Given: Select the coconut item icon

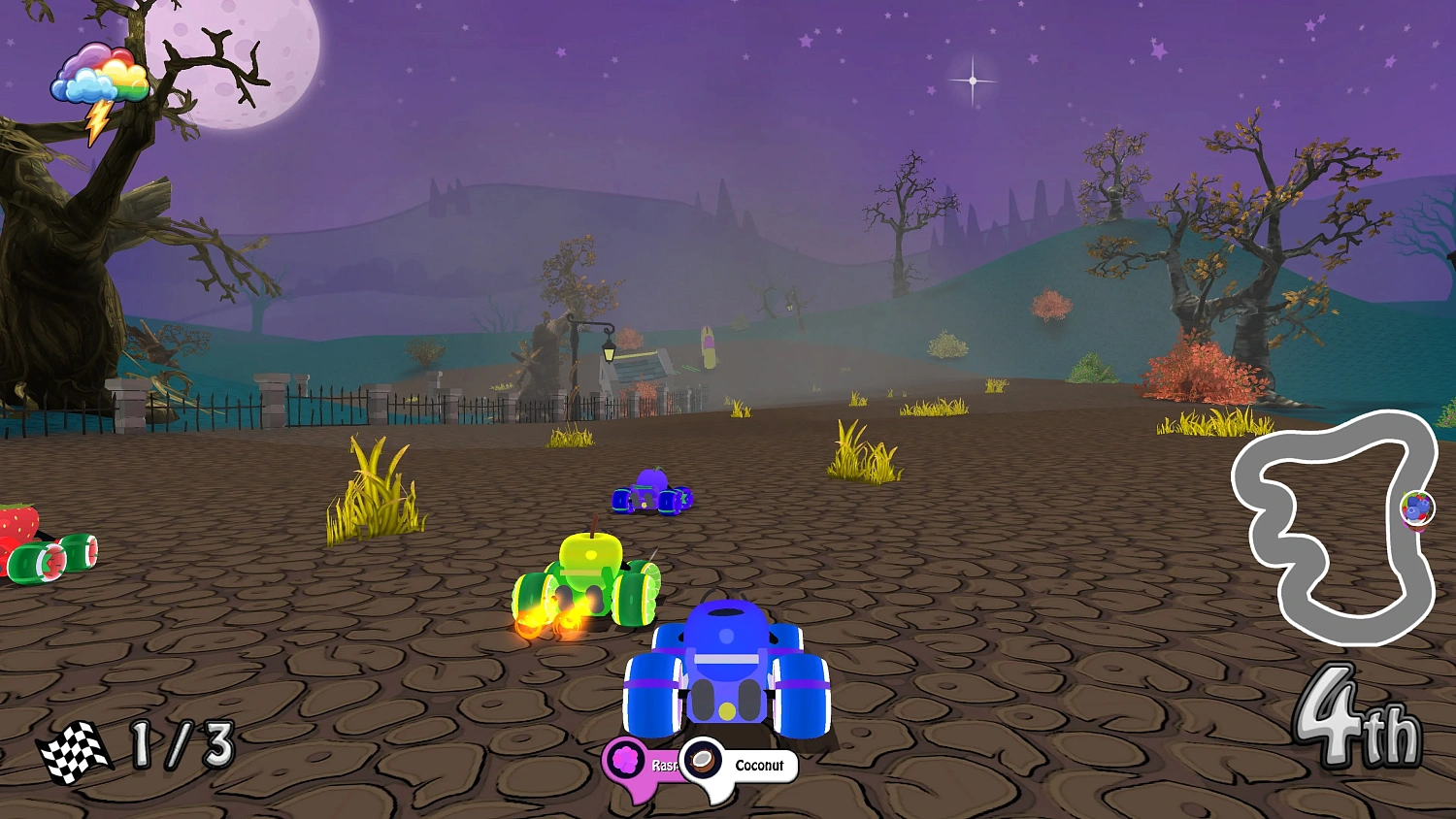Looking at the screenshot, I should [702, 764].
